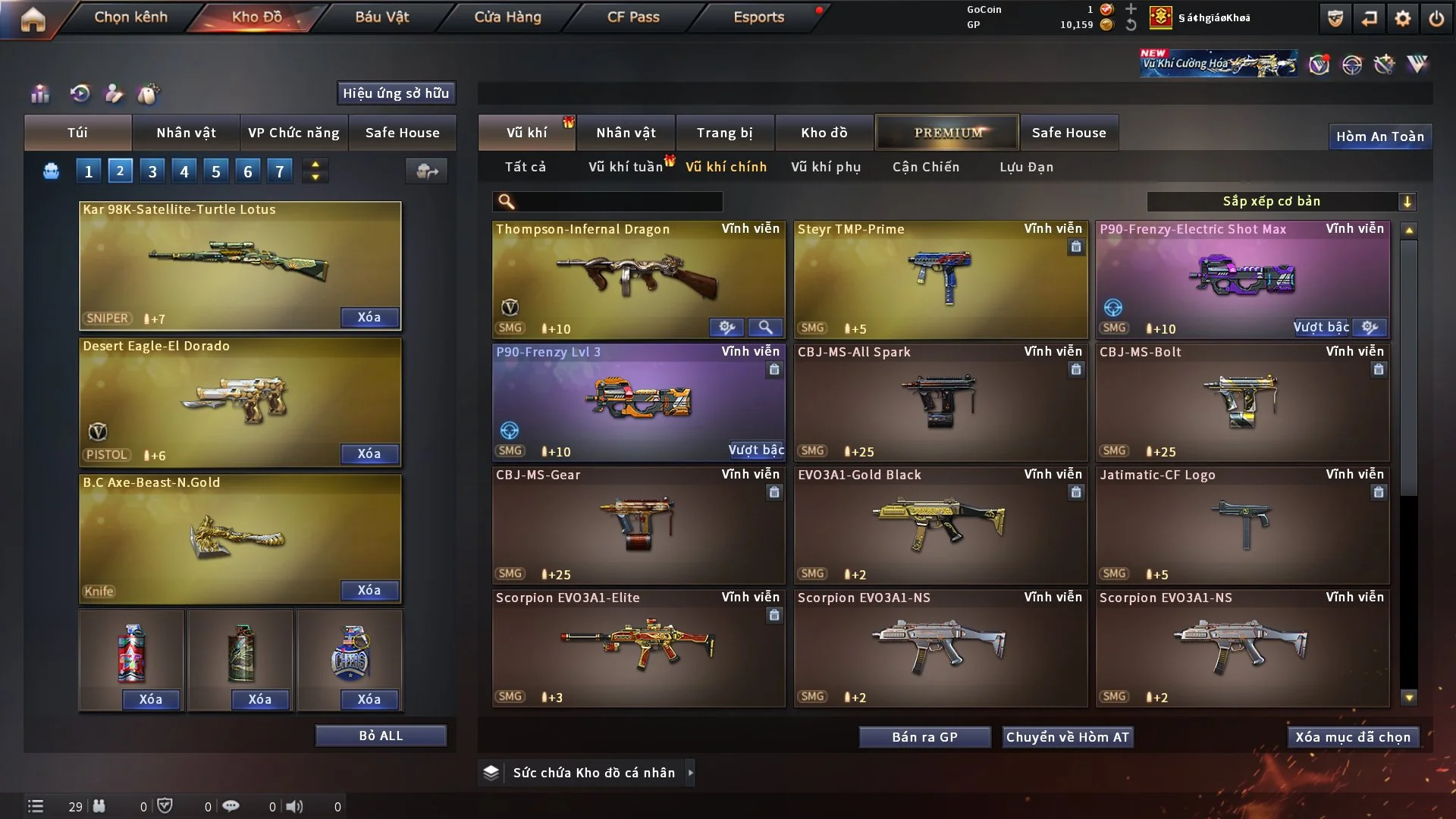Sell selected items with Bán ra GP
This screenshot has height=819, width=1456.
click(x=924, y=737)
